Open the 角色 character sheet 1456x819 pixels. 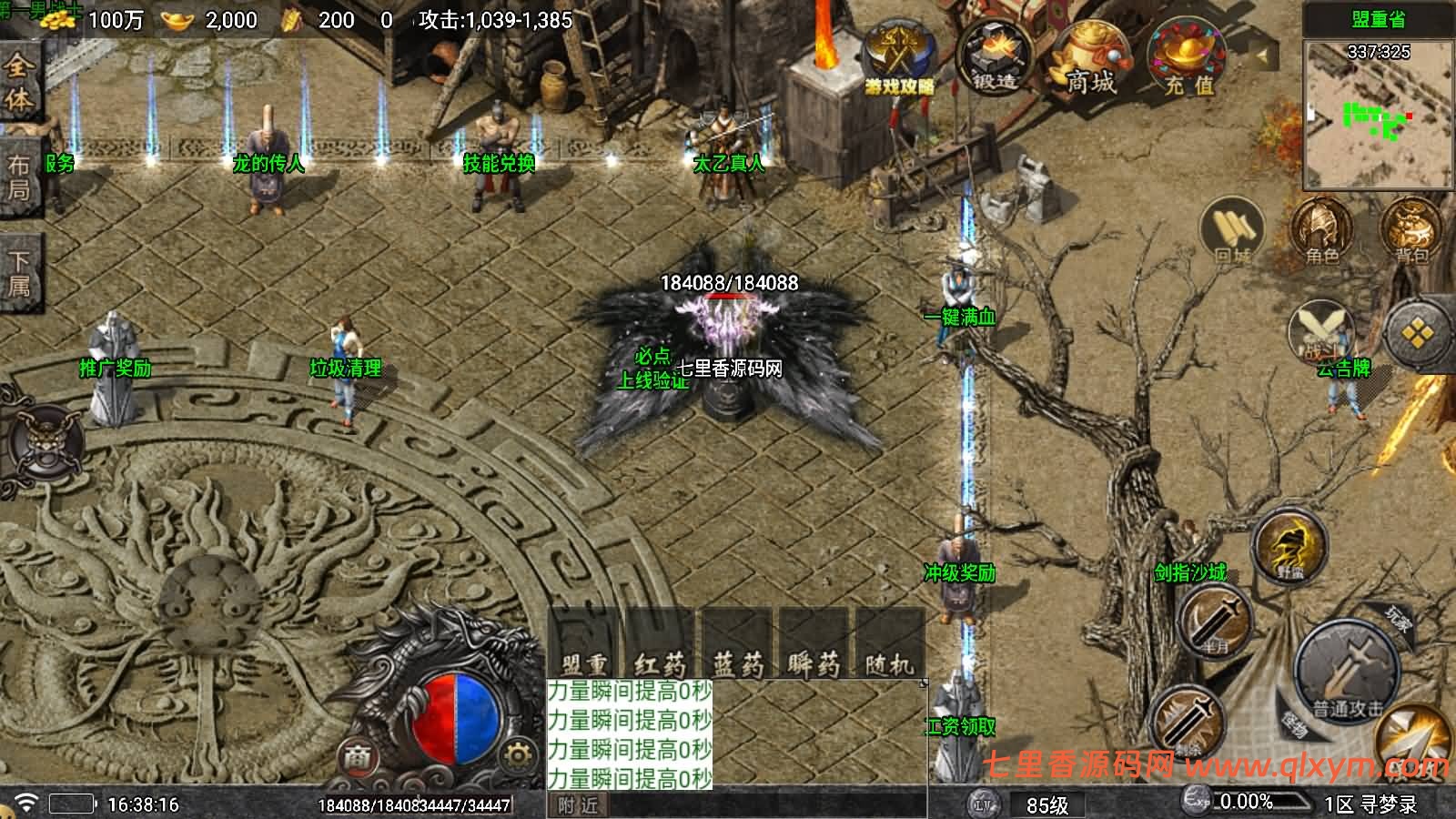click(1321, 233)
